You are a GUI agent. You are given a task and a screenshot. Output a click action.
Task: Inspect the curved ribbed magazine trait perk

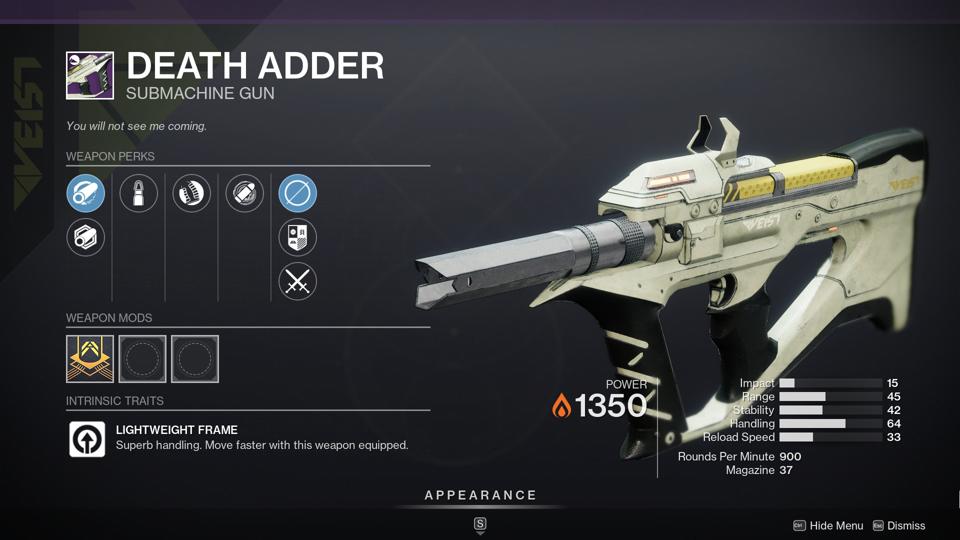(x=191, y=193)
